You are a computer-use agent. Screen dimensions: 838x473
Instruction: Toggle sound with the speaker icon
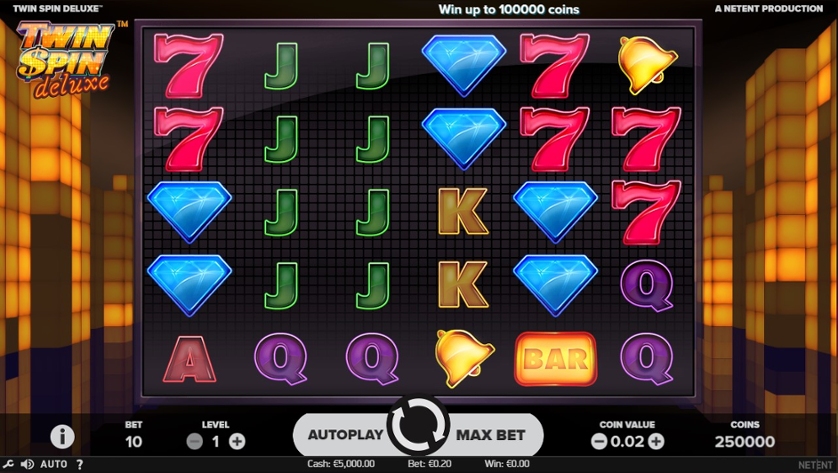click(27, 465)
